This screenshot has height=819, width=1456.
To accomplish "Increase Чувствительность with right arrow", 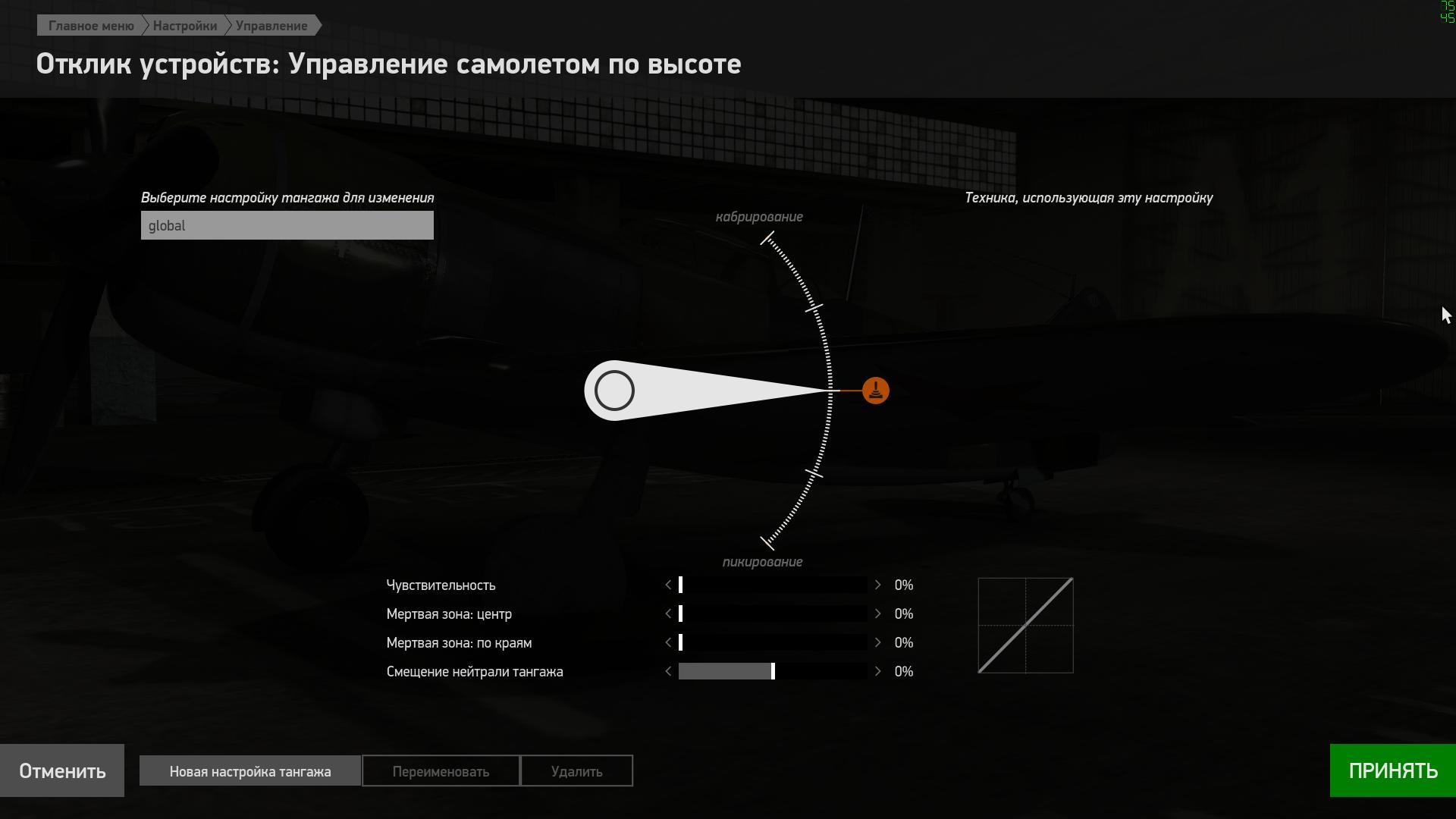I will click(877, 585).
